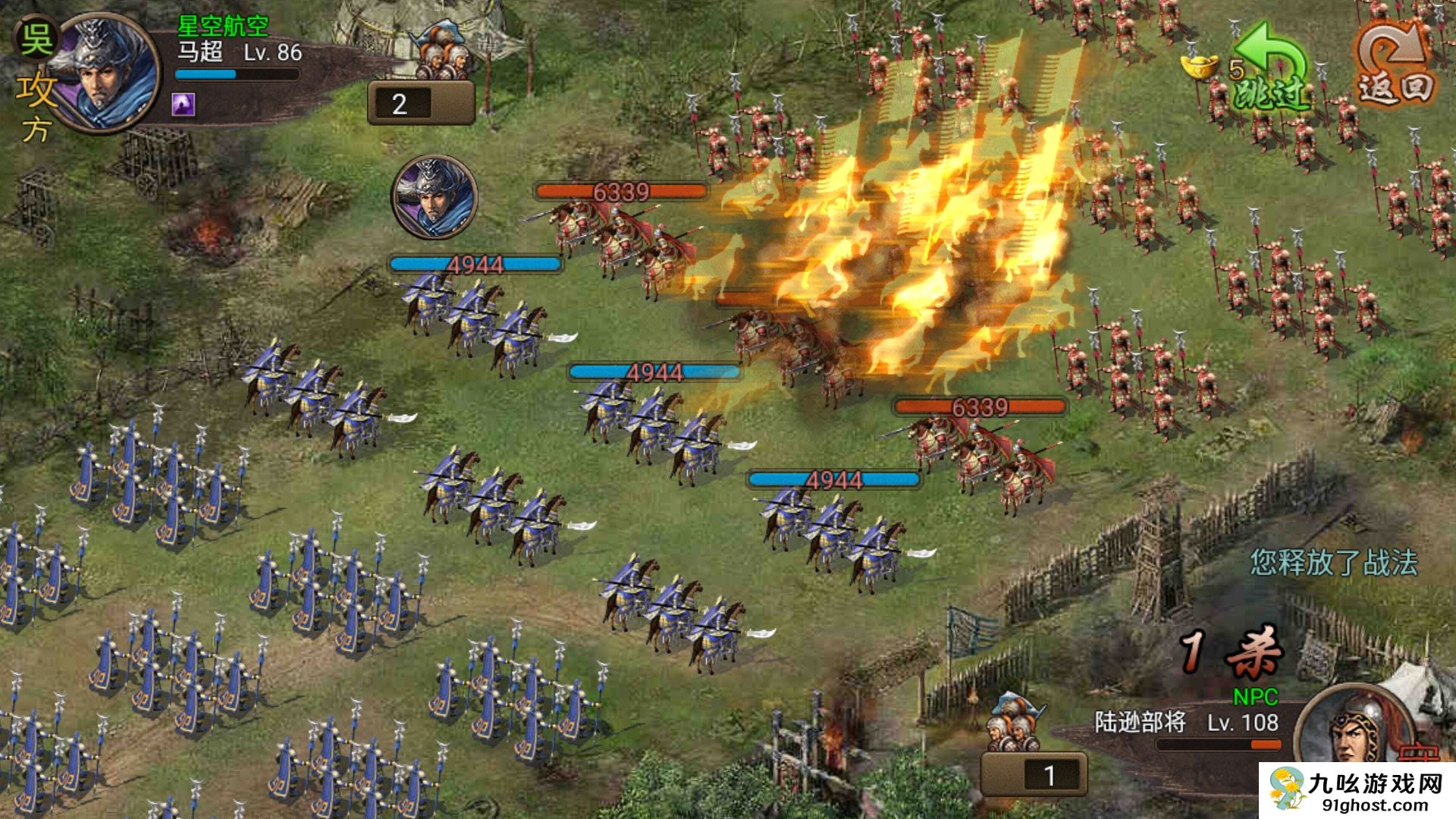
Task: Open the 九吆游戏网 watermark link
Action: 1357,792
